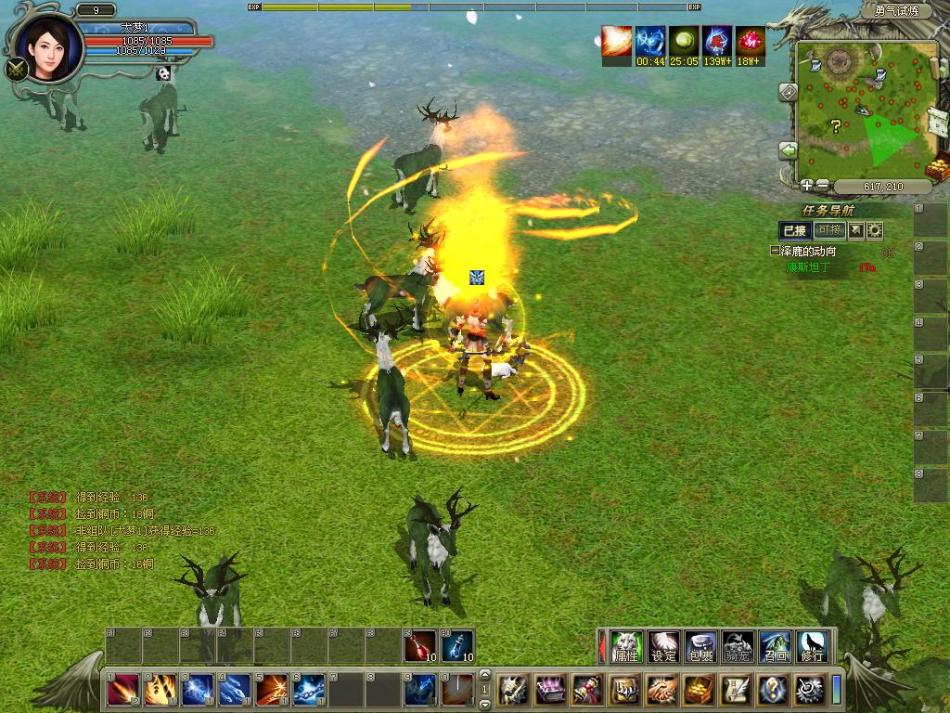Switch to the 可接 available quests tab

point(829,230)
